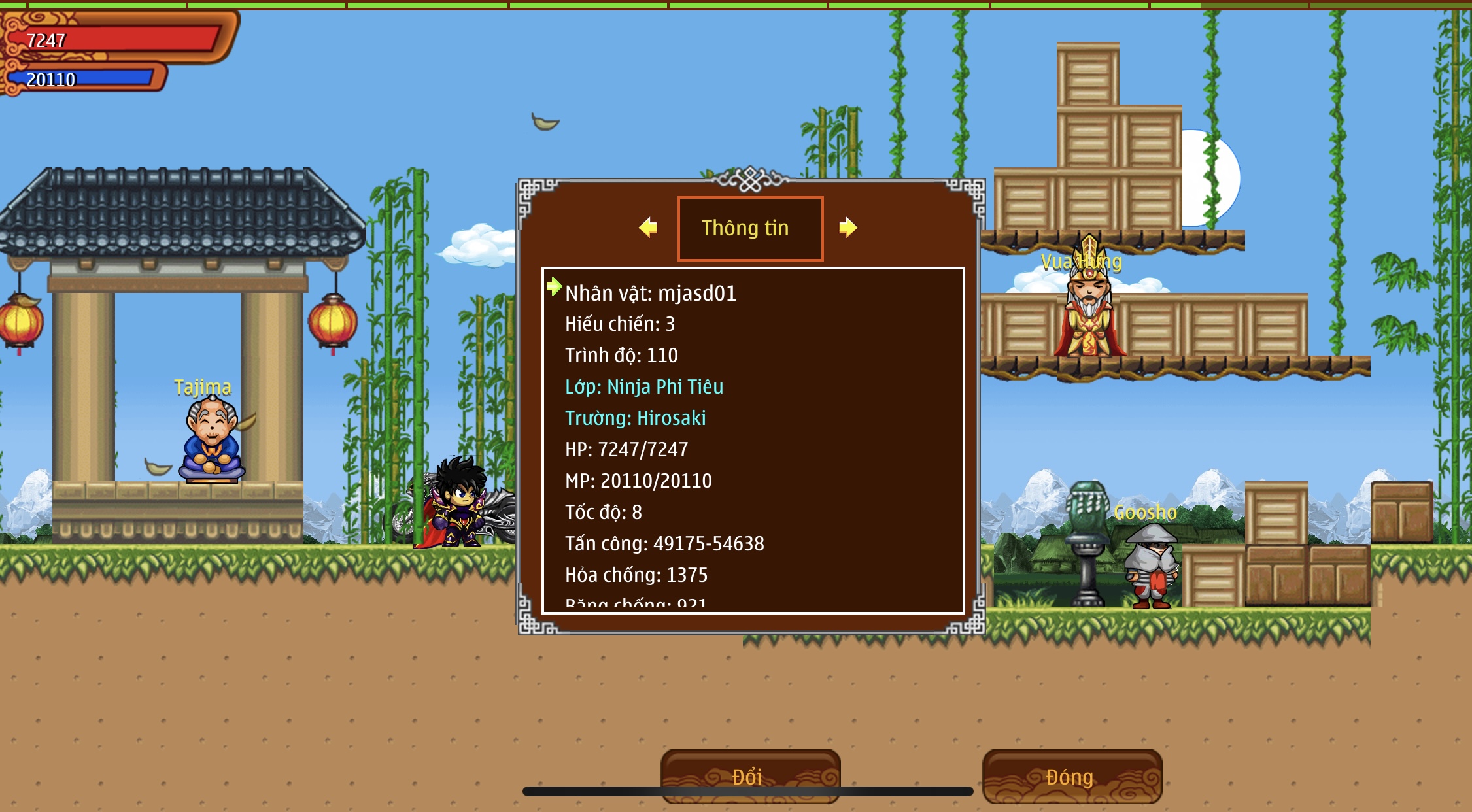Select the Hỏa chống: 1375 row

click(636, 575)
